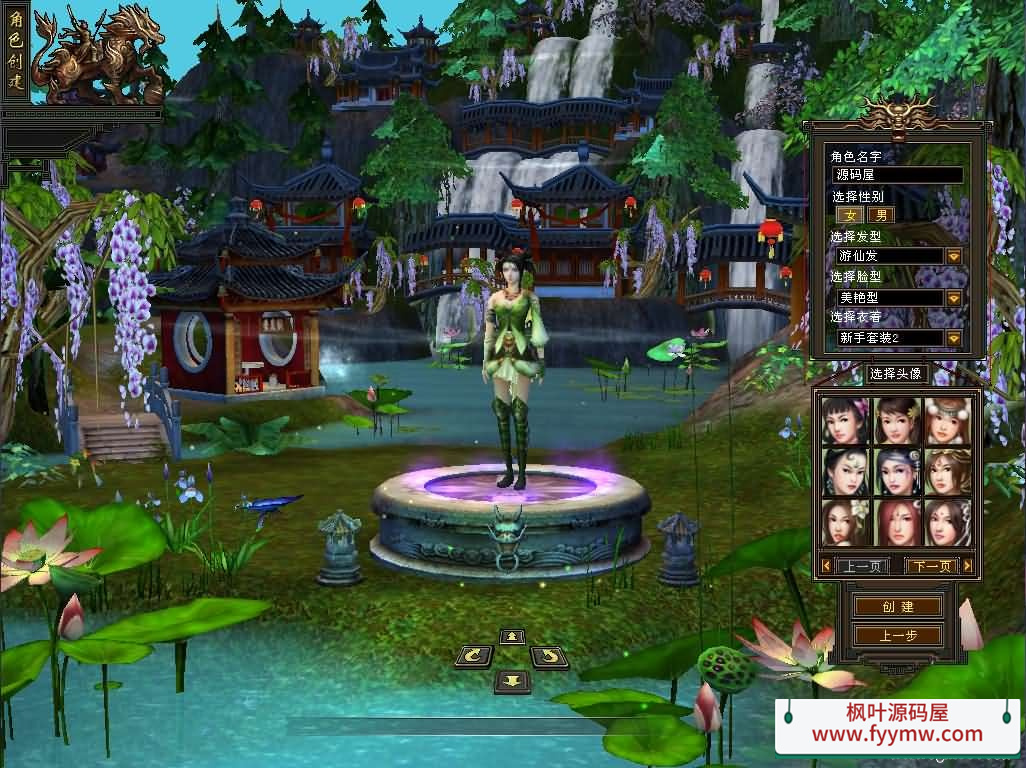Choose the 男 male gender button
This screenshot has width=1026, height=768.
tap(880, 214)
